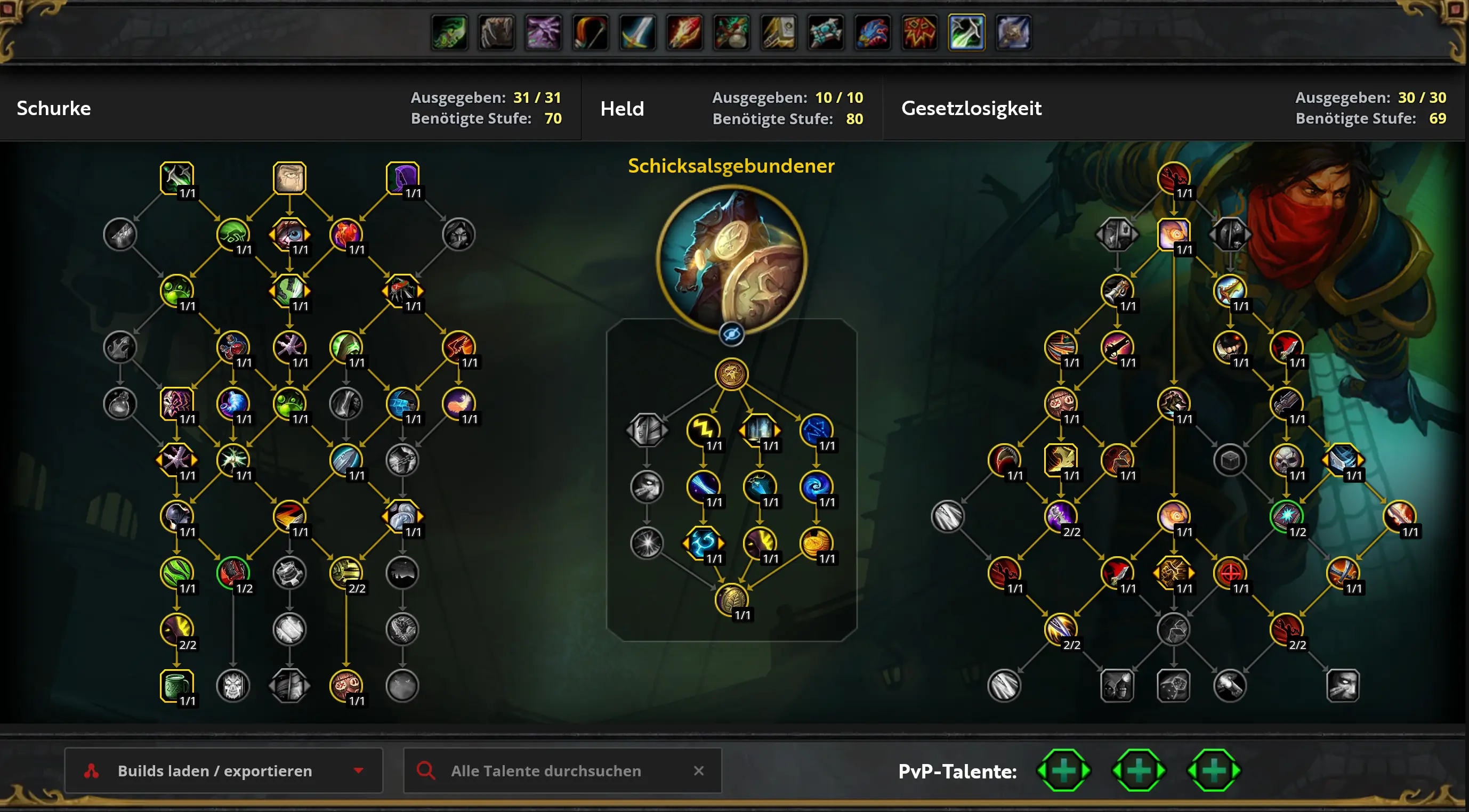1469x812 pixels.
Task: Choose the yellow lightning bolt hero talent
Action: (703, 429)
